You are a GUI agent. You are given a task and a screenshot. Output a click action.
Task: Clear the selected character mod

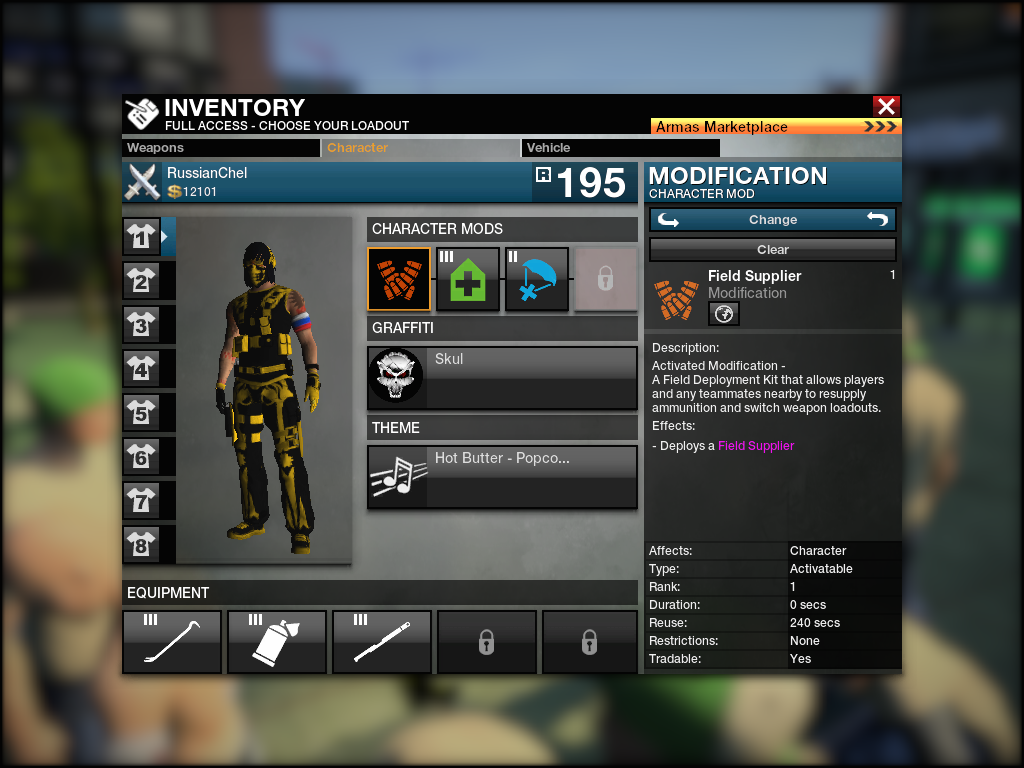coord(772,250)
